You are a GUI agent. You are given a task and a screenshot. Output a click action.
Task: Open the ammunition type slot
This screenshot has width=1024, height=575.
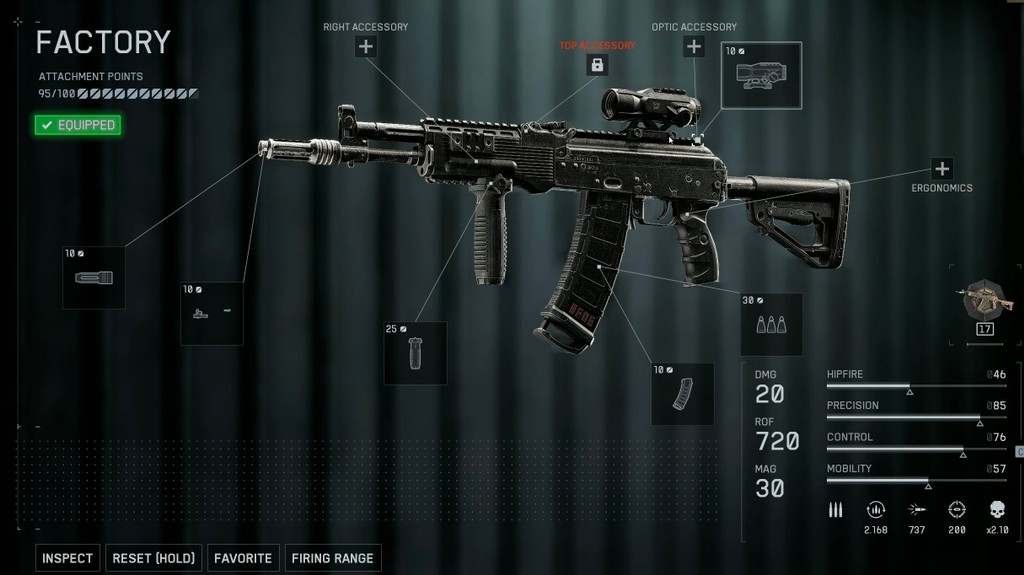coord(771,324)
